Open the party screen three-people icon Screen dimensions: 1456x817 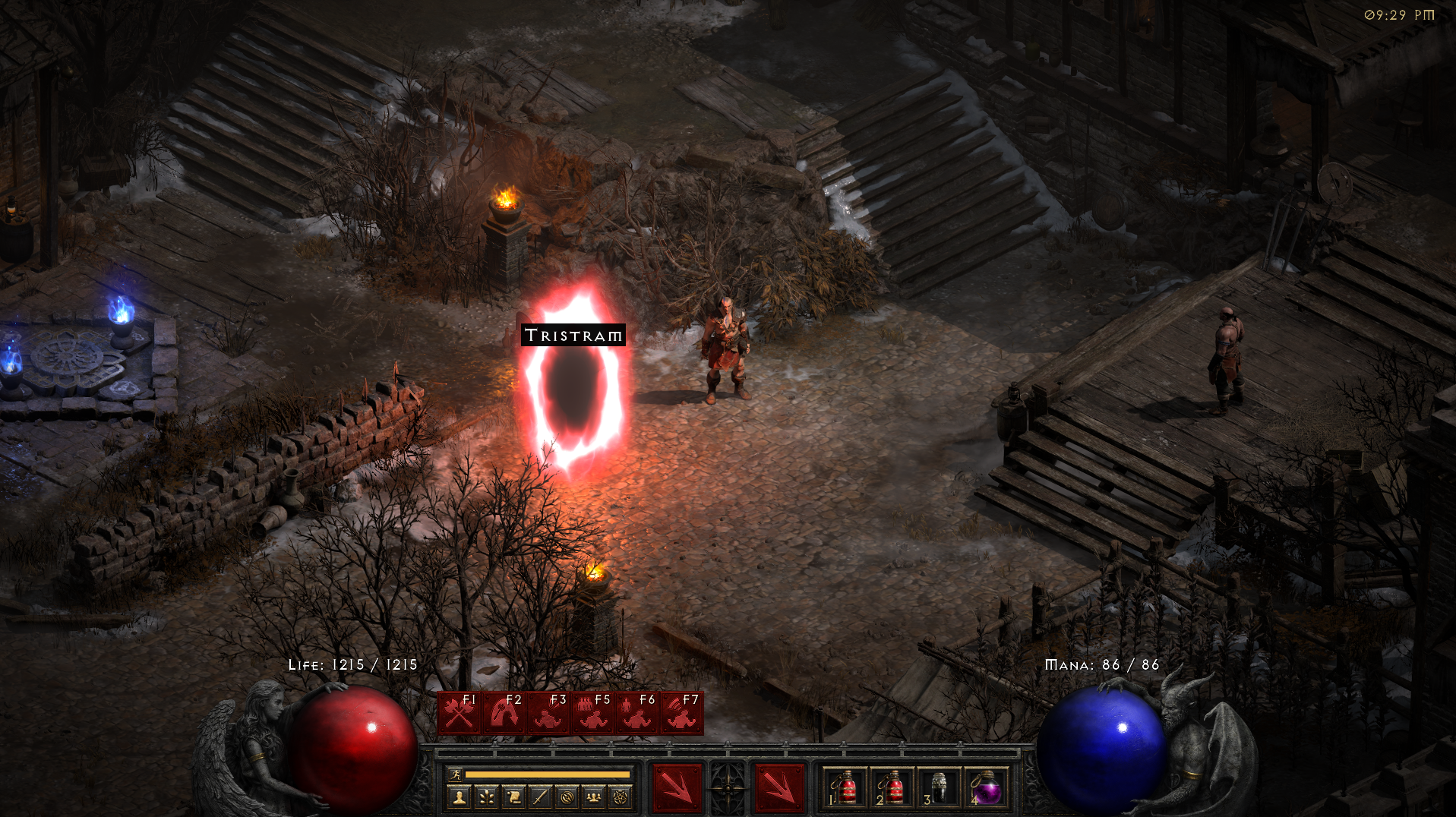click(x=594, y=797)
